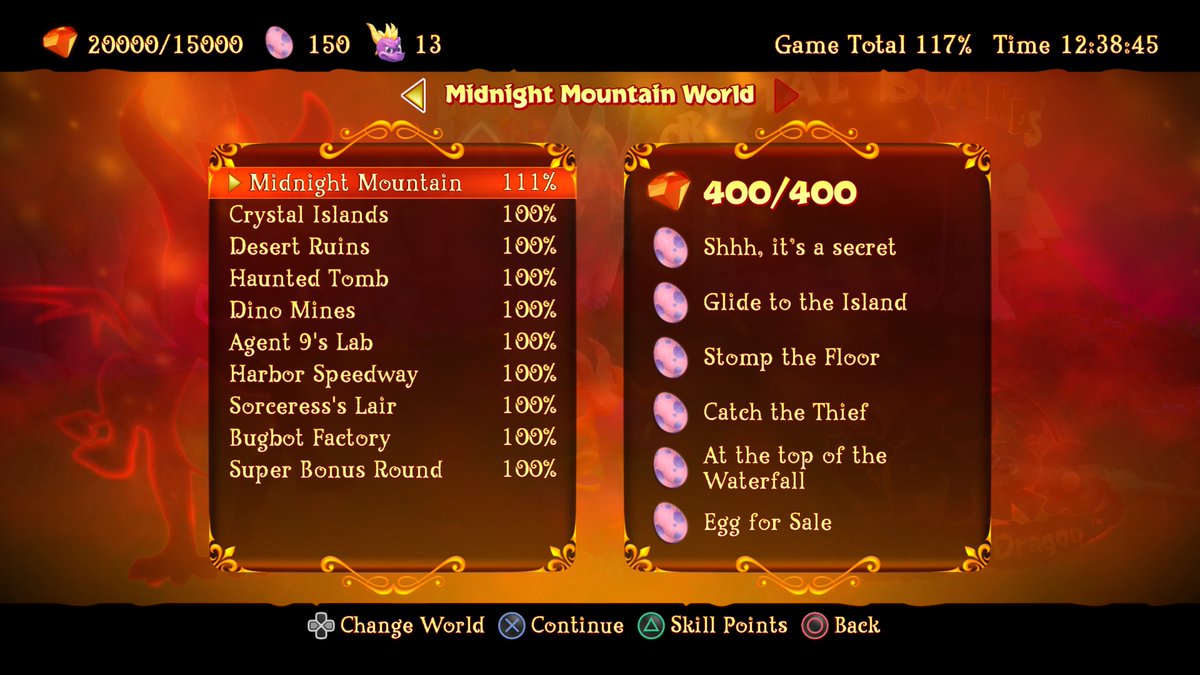Choose the Harbor Speedway level row
This screenshot has height=675, width=1200.
(392, 375)
